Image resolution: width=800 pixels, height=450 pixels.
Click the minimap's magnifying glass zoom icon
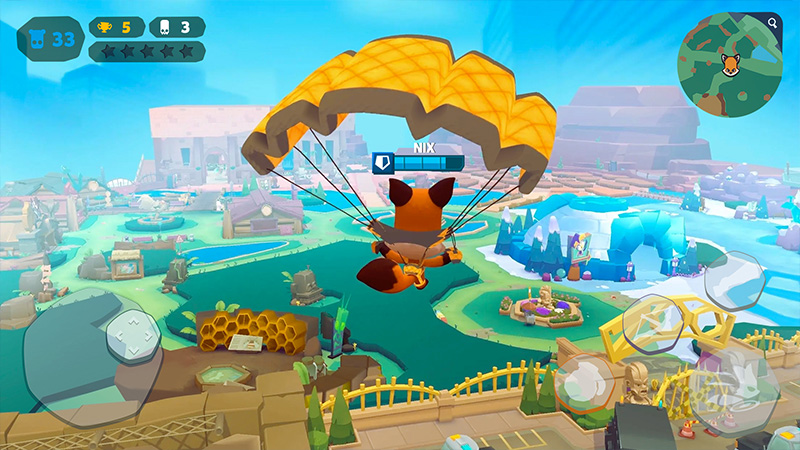773,21
